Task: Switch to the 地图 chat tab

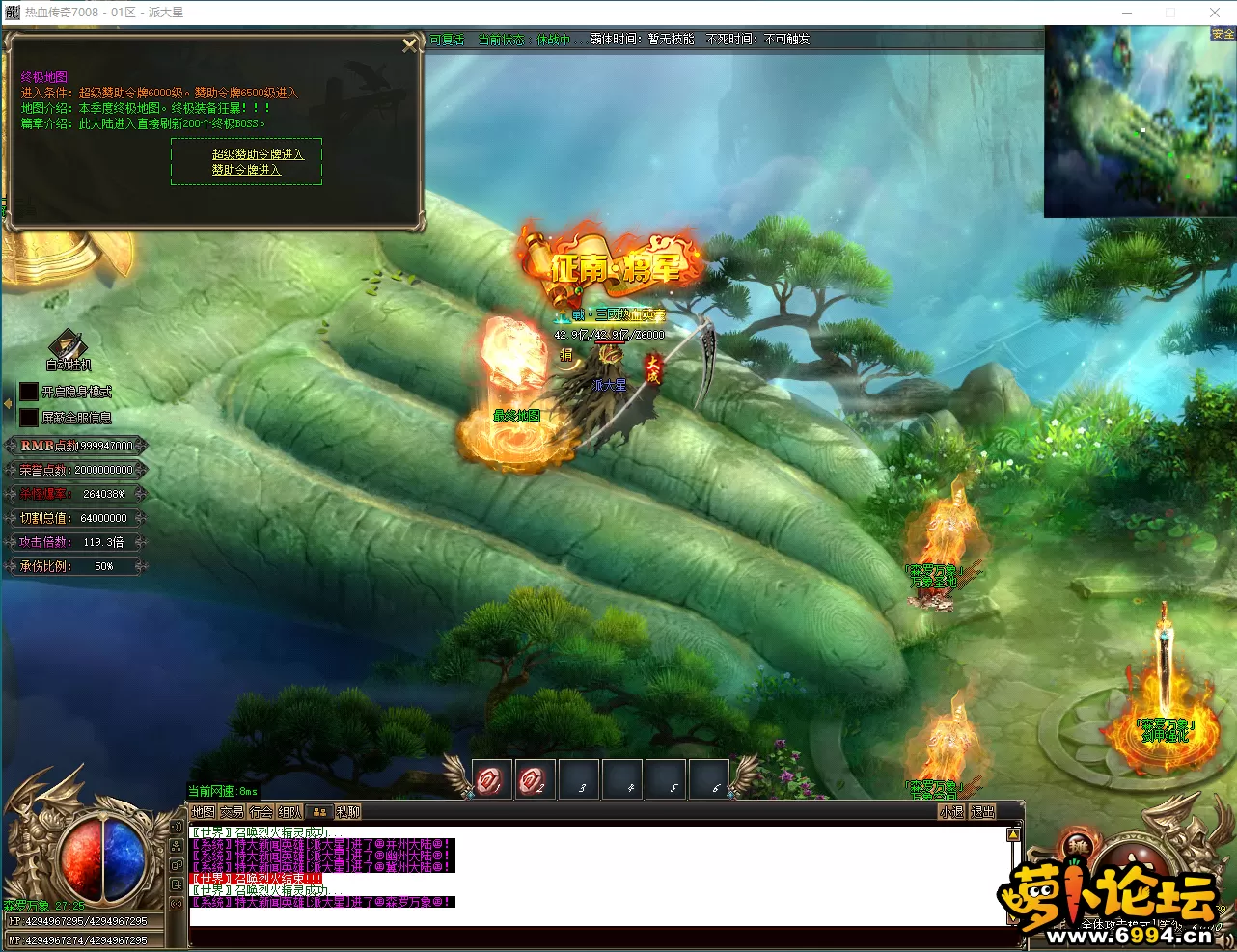Action: point(203,812)
